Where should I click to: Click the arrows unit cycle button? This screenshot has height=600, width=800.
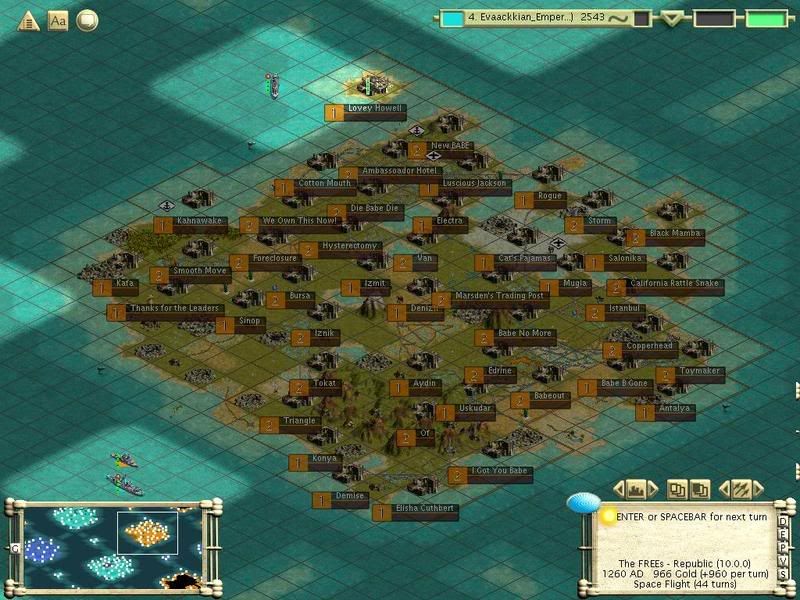click(741, 489)
